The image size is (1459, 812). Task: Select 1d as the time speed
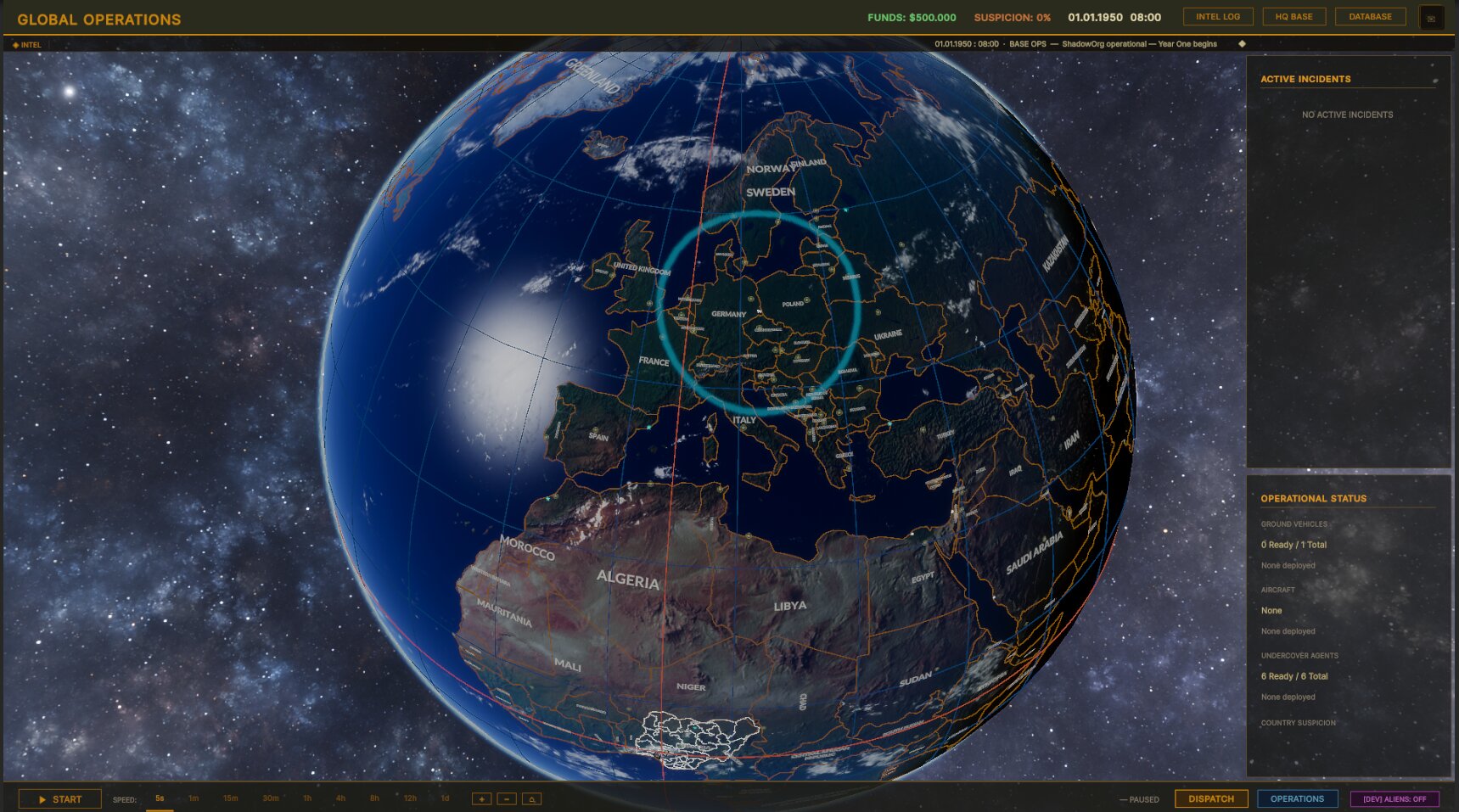[x=445, y=798]
